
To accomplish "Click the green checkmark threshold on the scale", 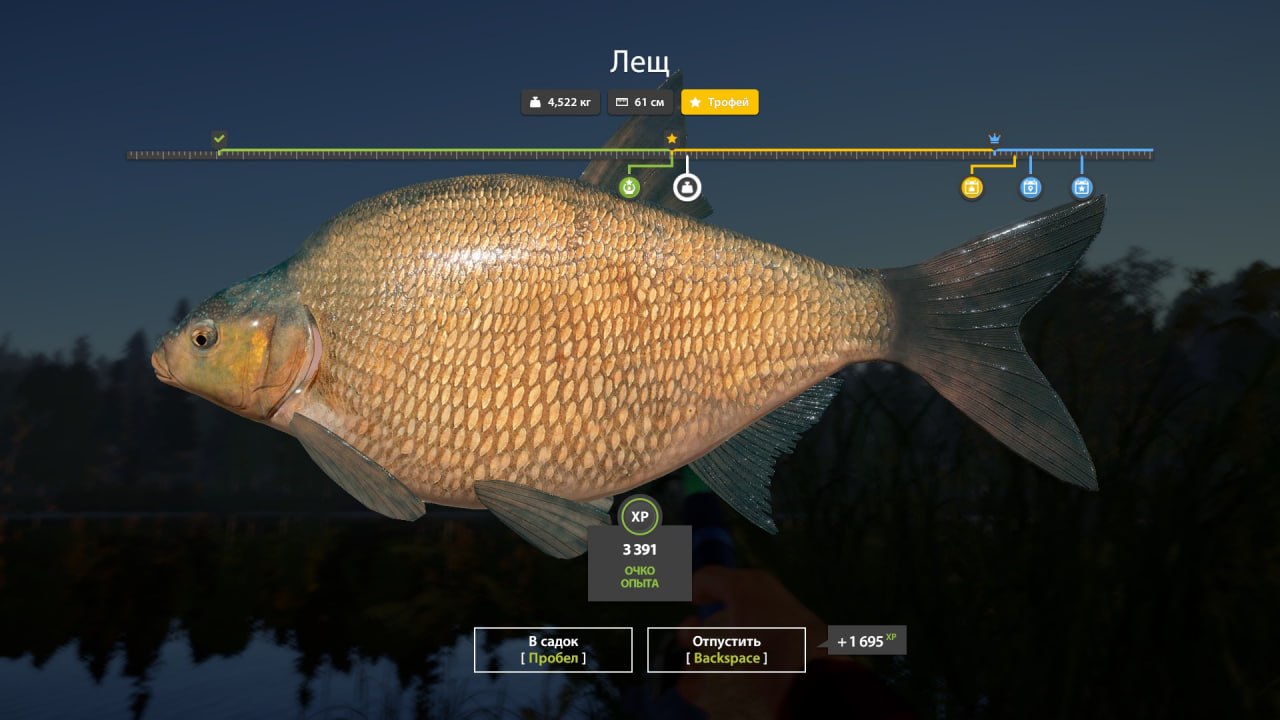I will pos(219,138).
